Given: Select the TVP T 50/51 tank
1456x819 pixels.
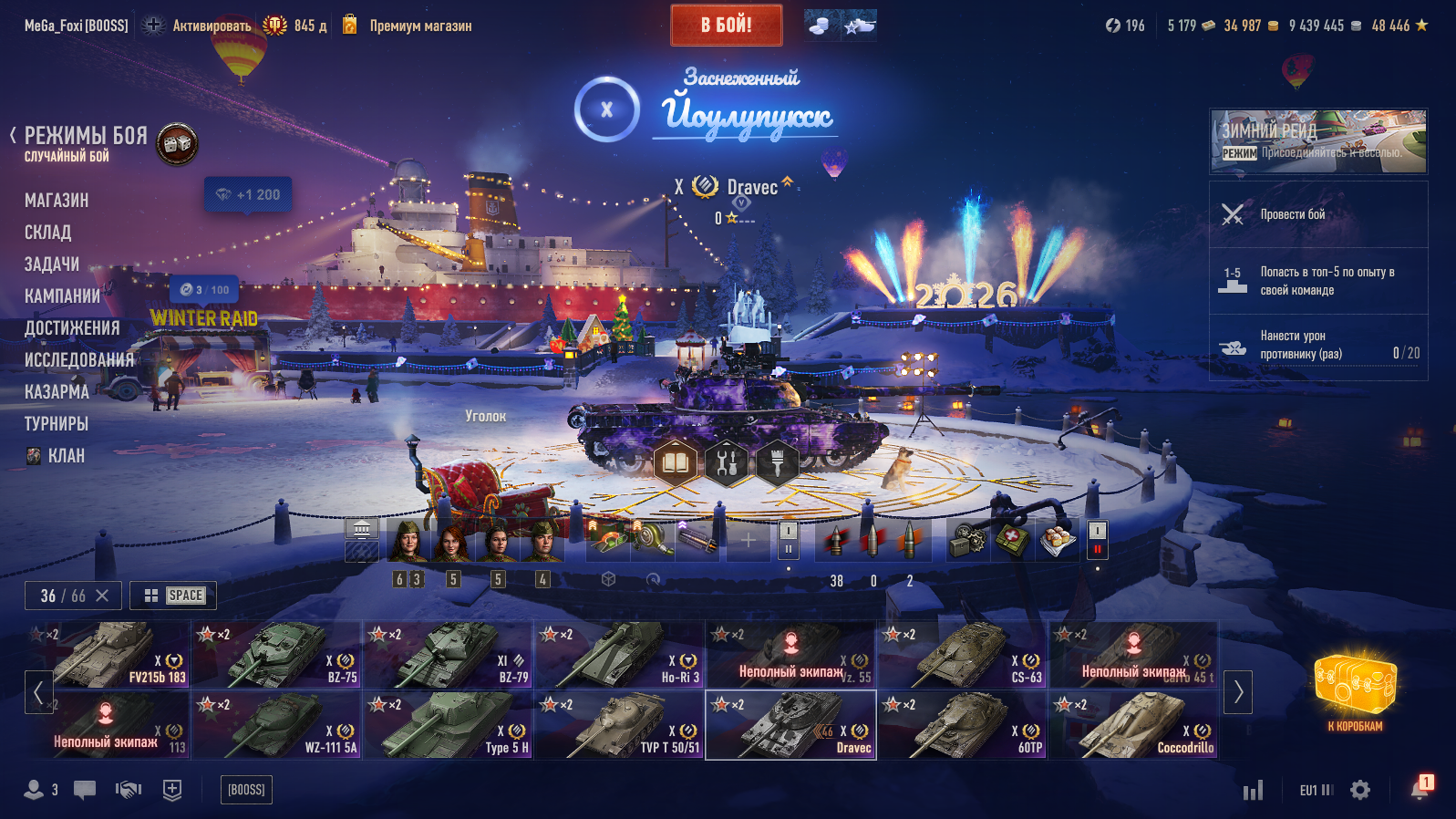Looking at the screenshot, I should point(620,725).
